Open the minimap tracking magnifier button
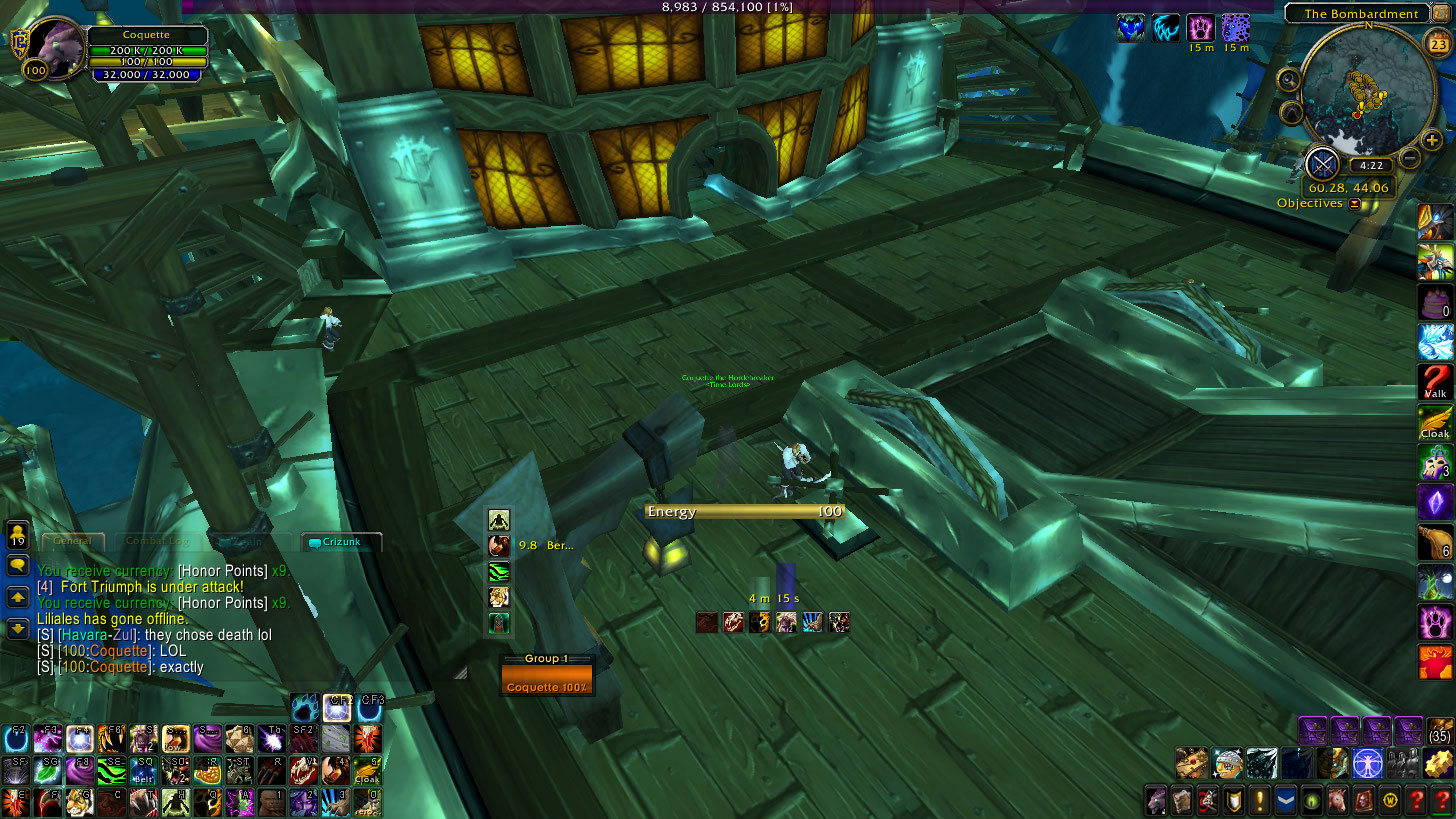The height and width of the screenshot is (819, 1456). point(1289,80)
